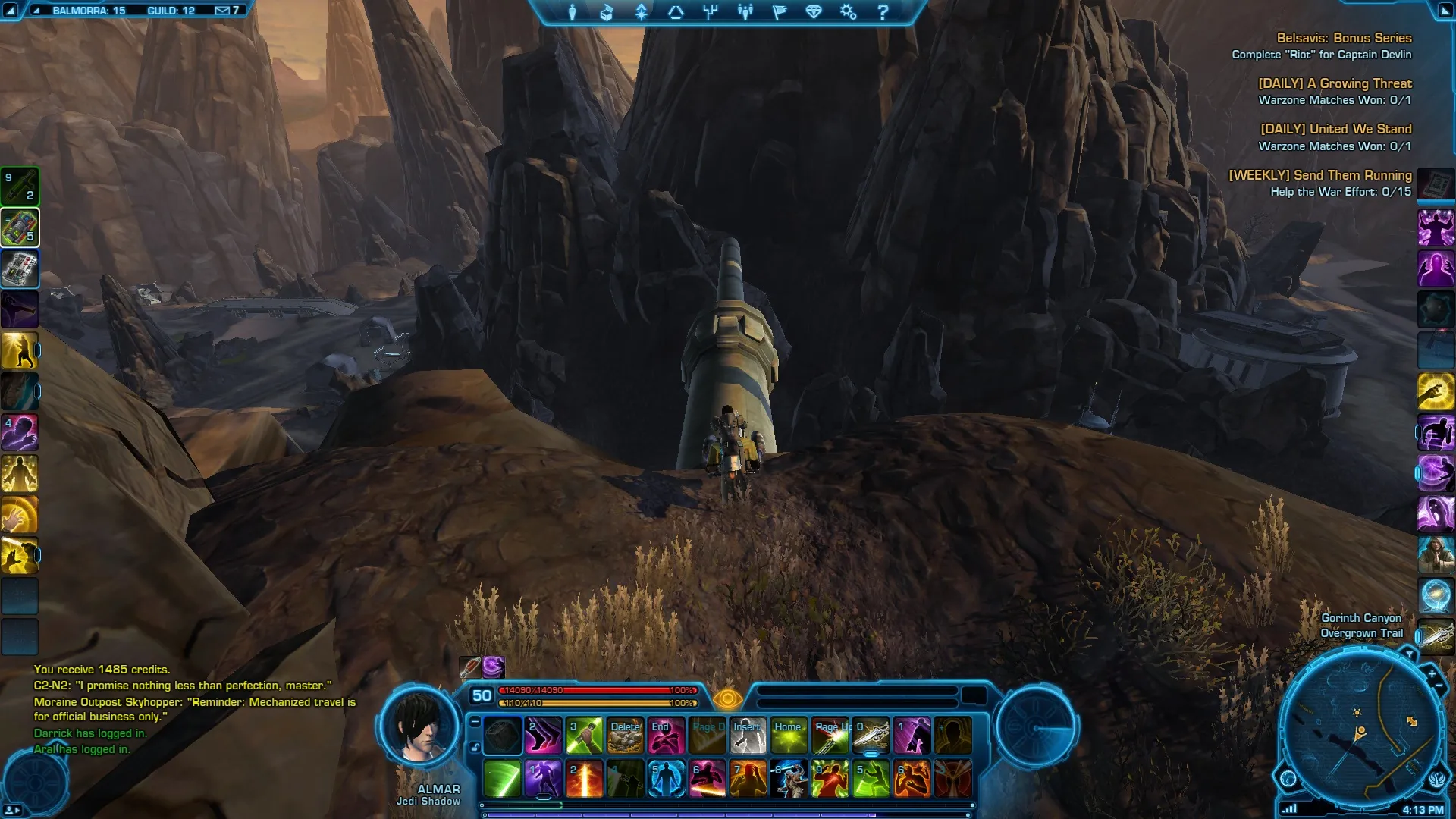Select the 'Send Them Running' weekly quest tracker

click(1319, 175)
